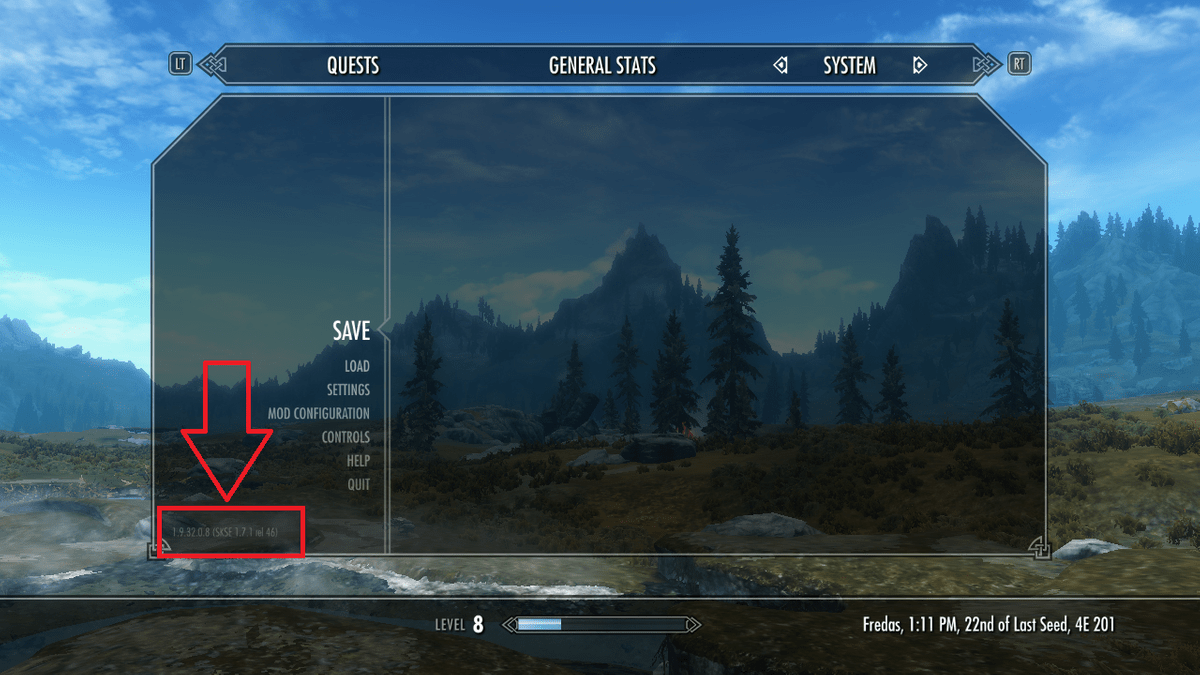Show the Controls option
Viewport: 1200px width, 675px height.
click(x=345, y=438)
